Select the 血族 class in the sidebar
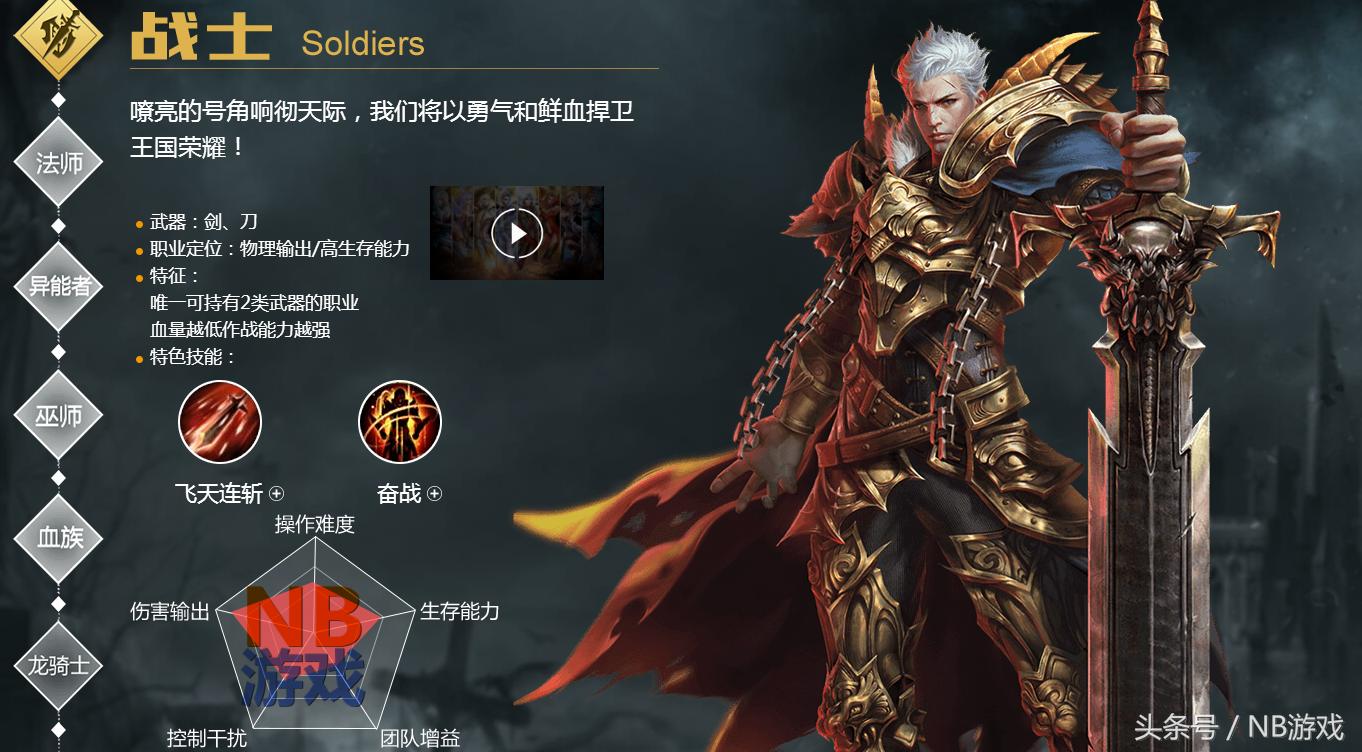 pyautogui.click(x=58, y=537)
